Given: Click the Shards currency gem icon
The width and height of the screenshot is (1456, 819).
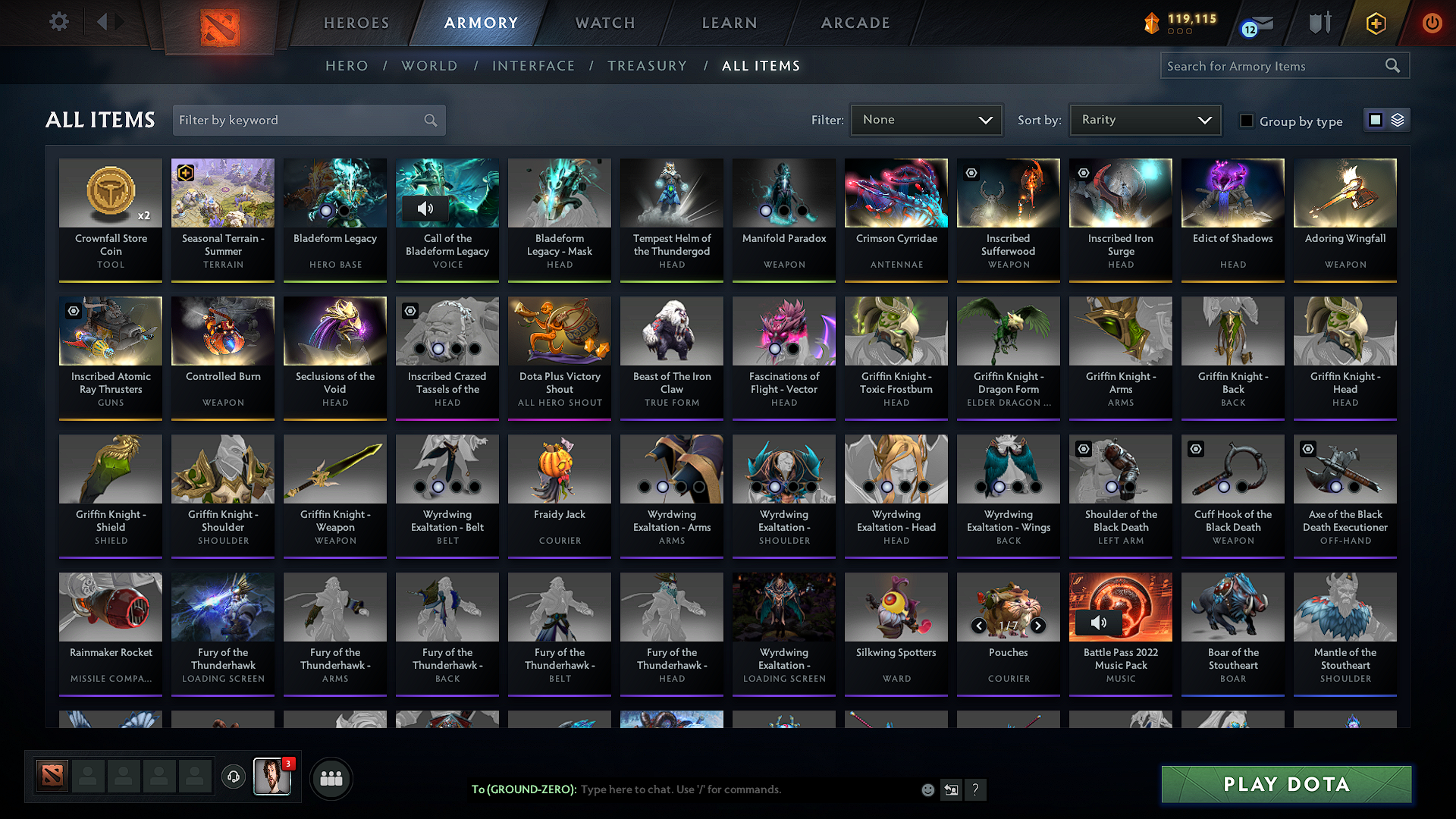Looking at the screenshot, I should [1151, 24].
